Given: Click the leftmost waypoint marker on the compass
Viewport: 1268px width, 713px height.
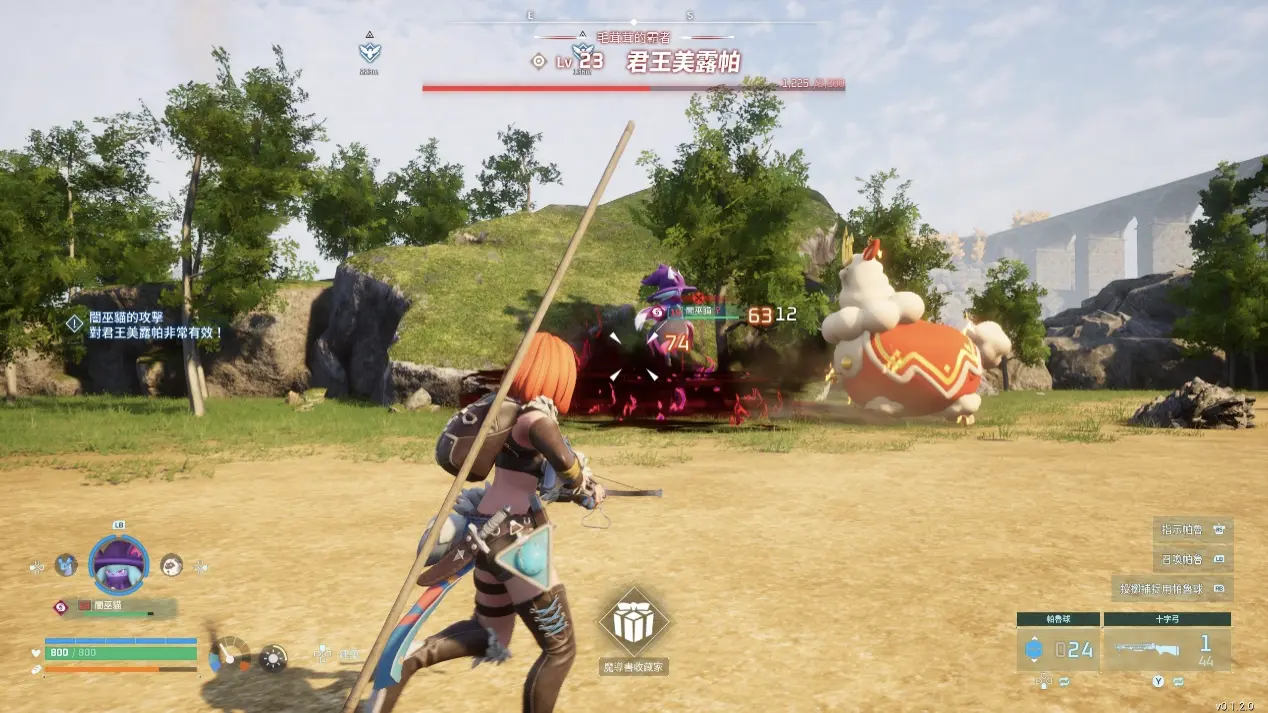Looking at the screenshot, I should (x=371, y=52).
